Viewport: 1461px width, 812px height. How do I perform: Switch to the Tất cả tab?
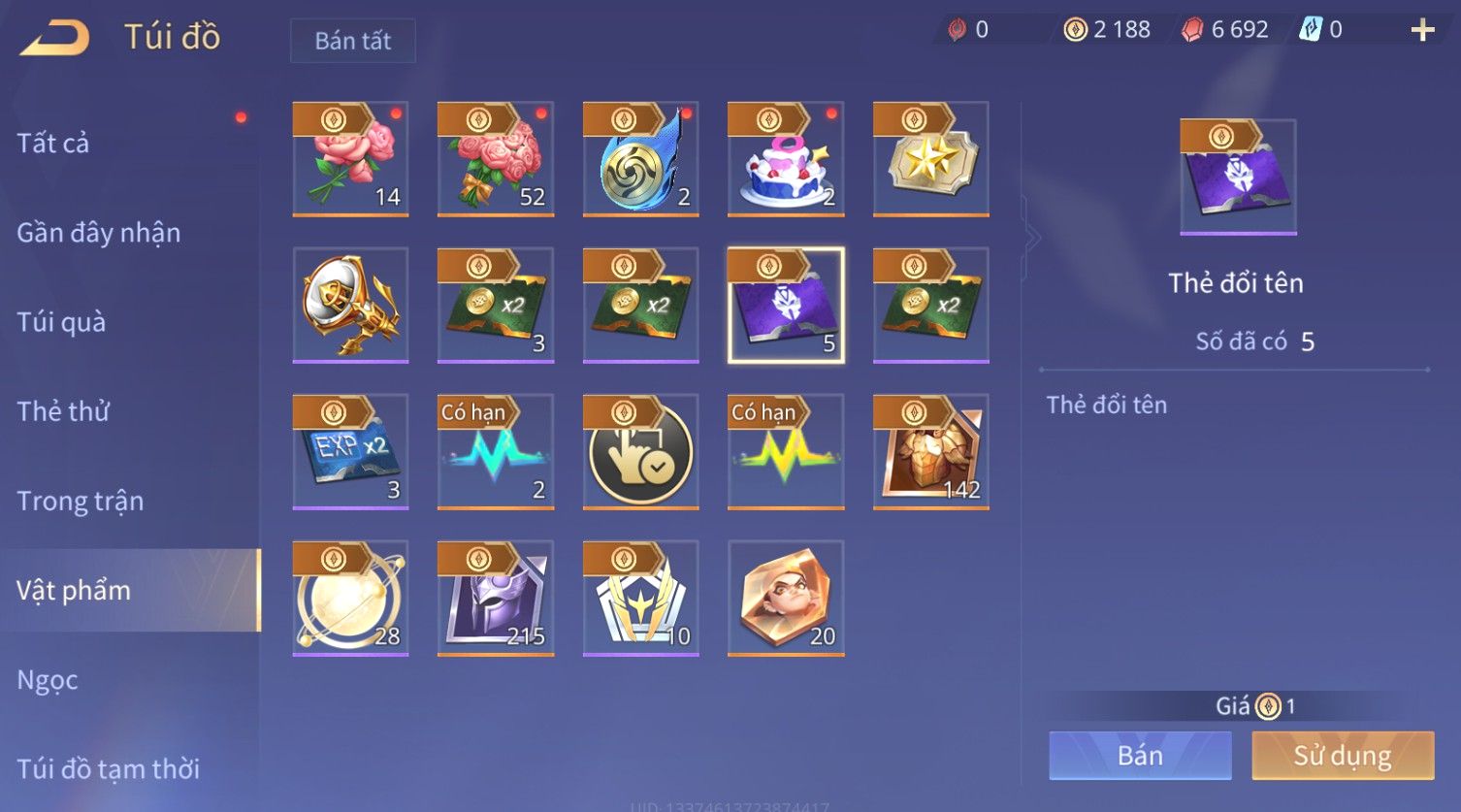click(x=53, y=144)
